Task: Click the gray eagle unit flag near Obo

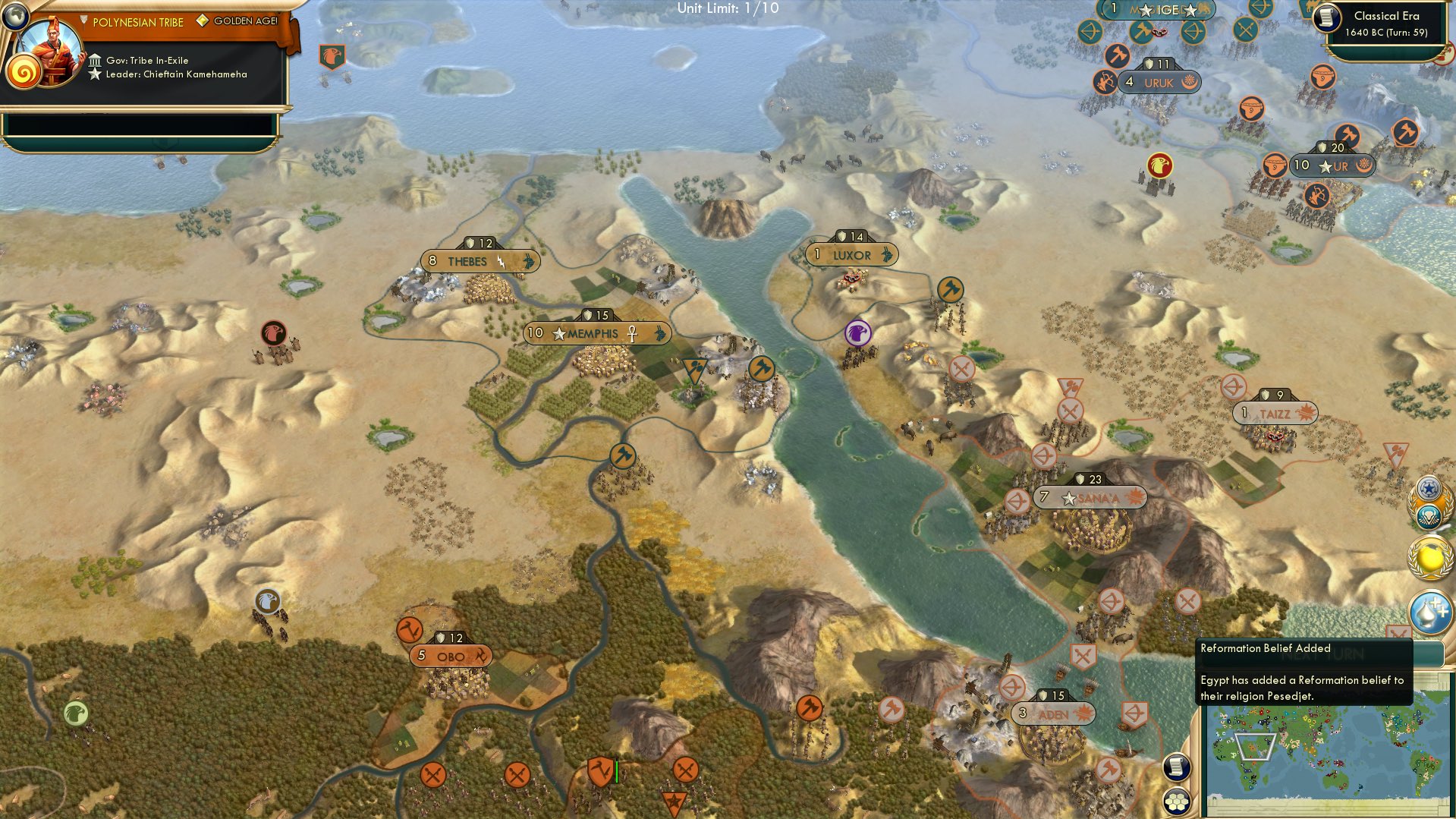Action: 266,599
